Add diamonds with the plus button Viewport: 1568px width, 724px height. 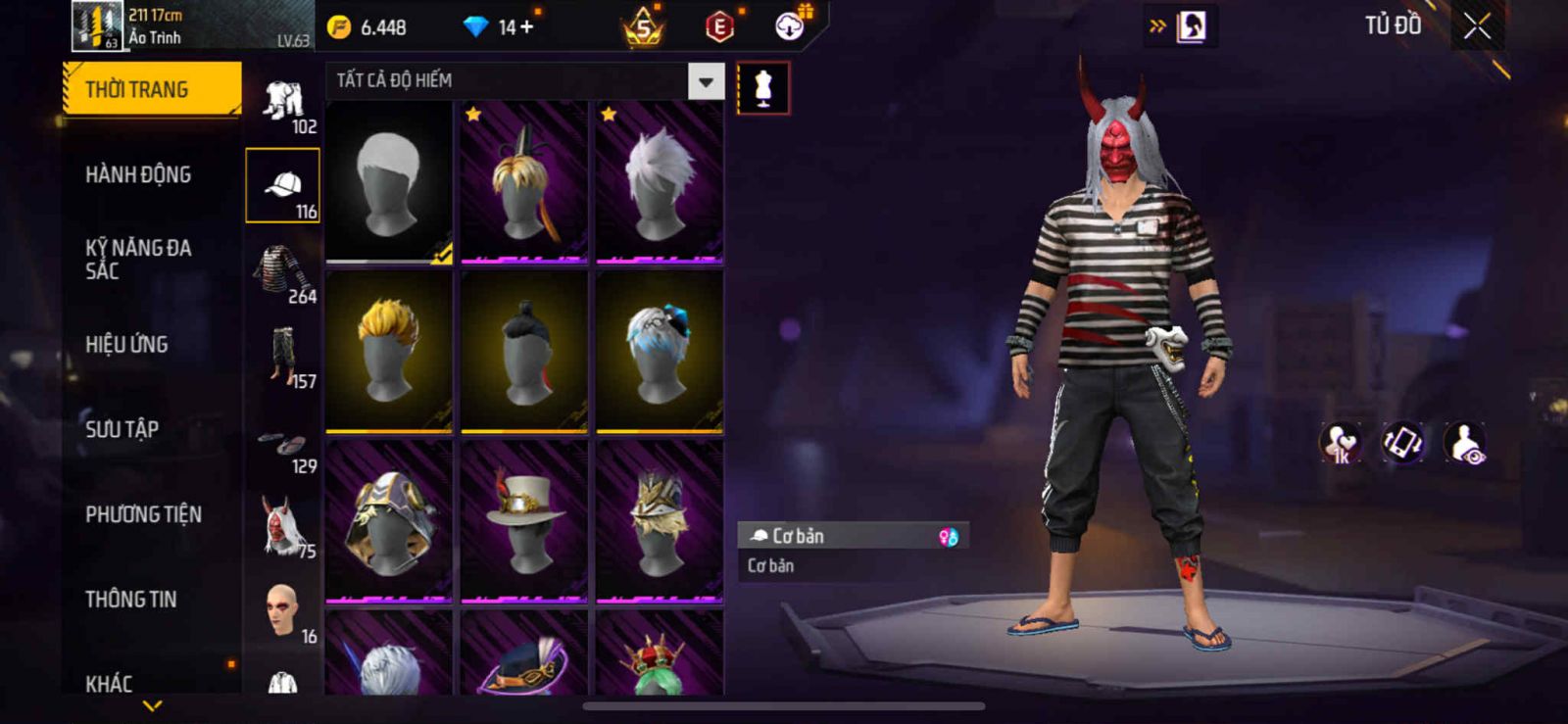click(x=527, y=27)
